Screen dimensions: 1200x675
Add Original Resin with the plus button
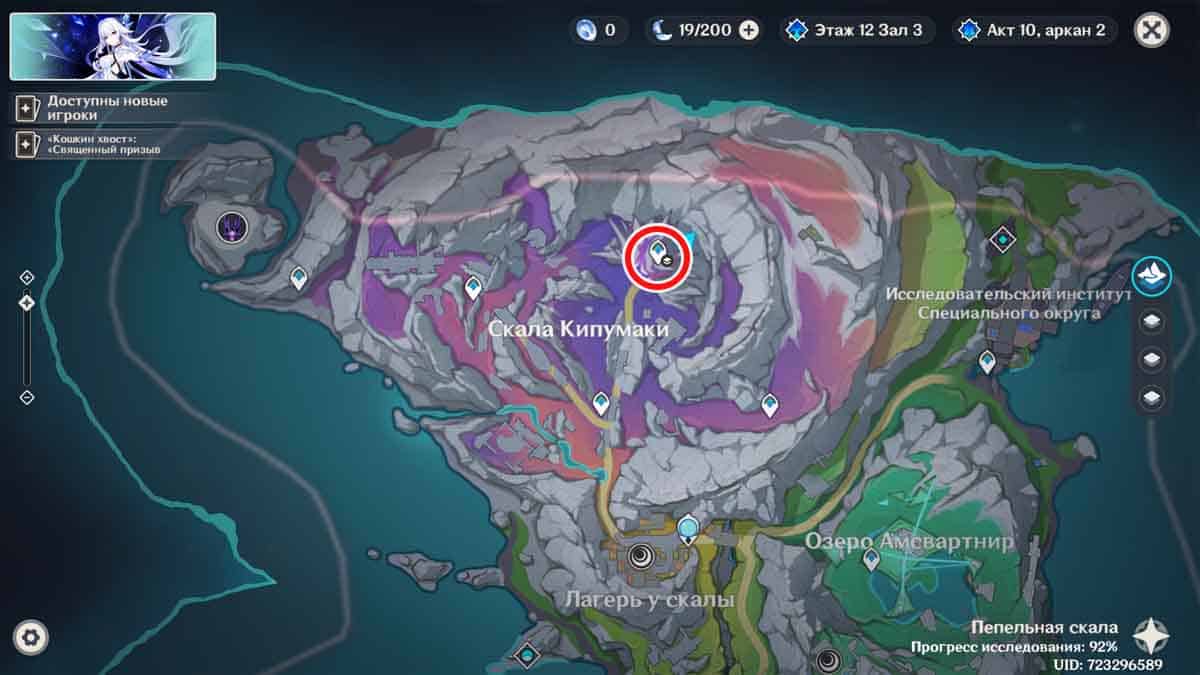tap(749, 30)
